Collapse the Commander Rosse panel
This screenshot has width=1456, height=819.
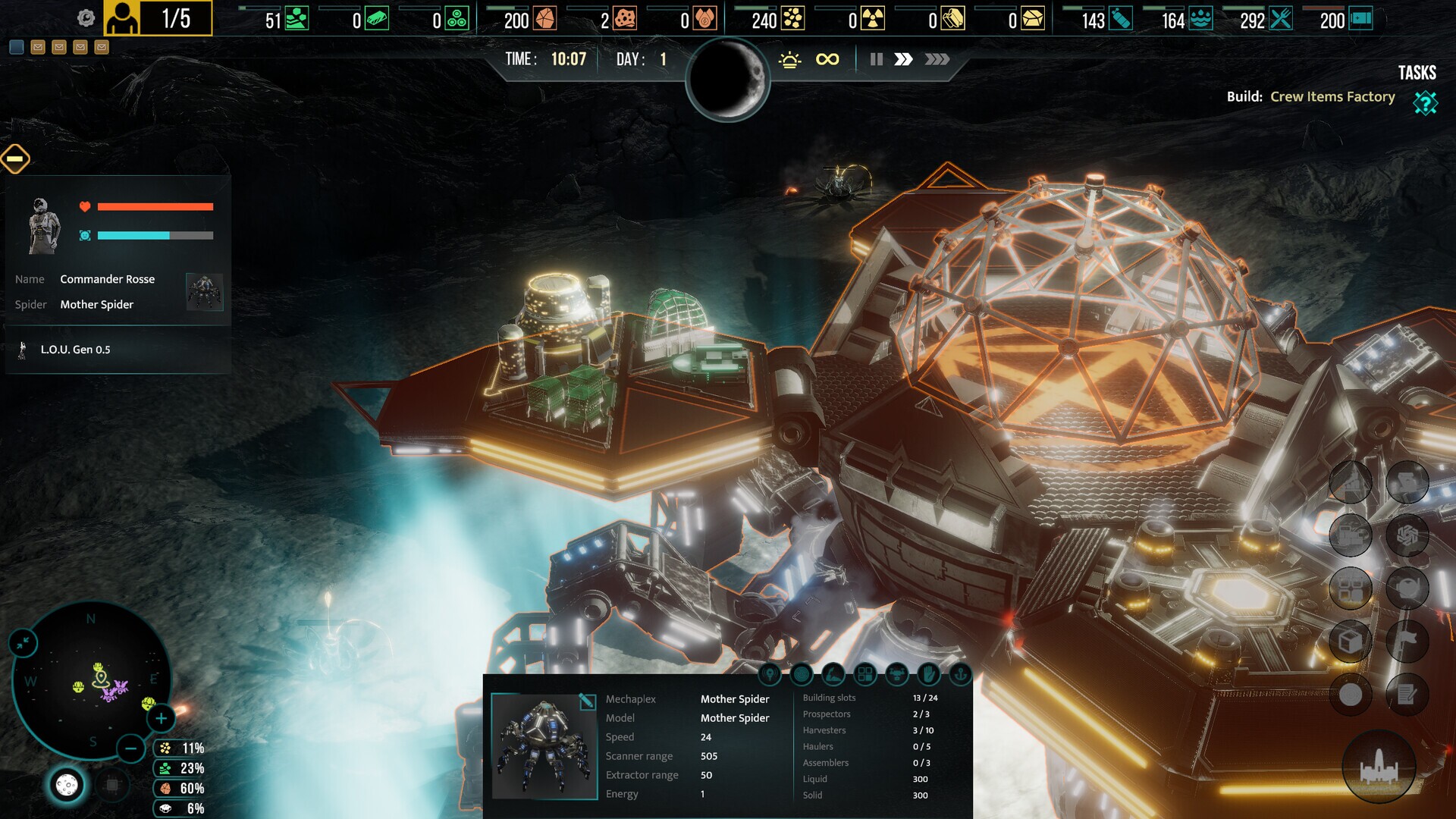pos(15,158)
